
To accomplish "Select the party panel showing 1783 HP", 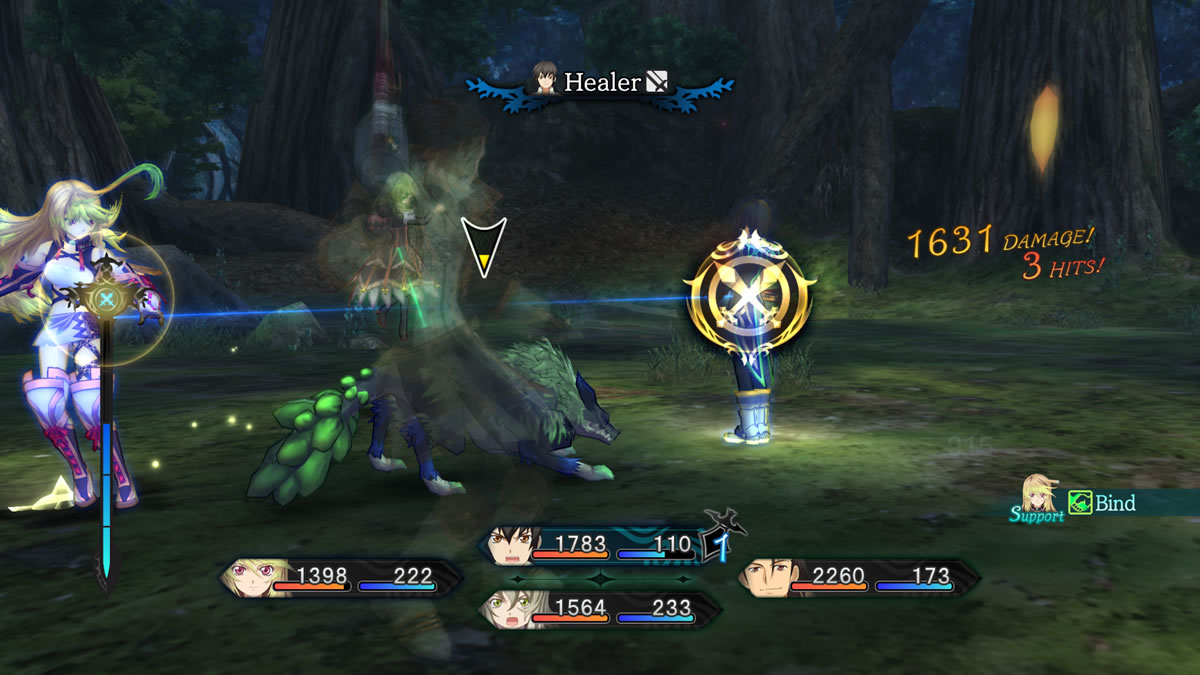I will pyautogui.click(x=600, y=546).
